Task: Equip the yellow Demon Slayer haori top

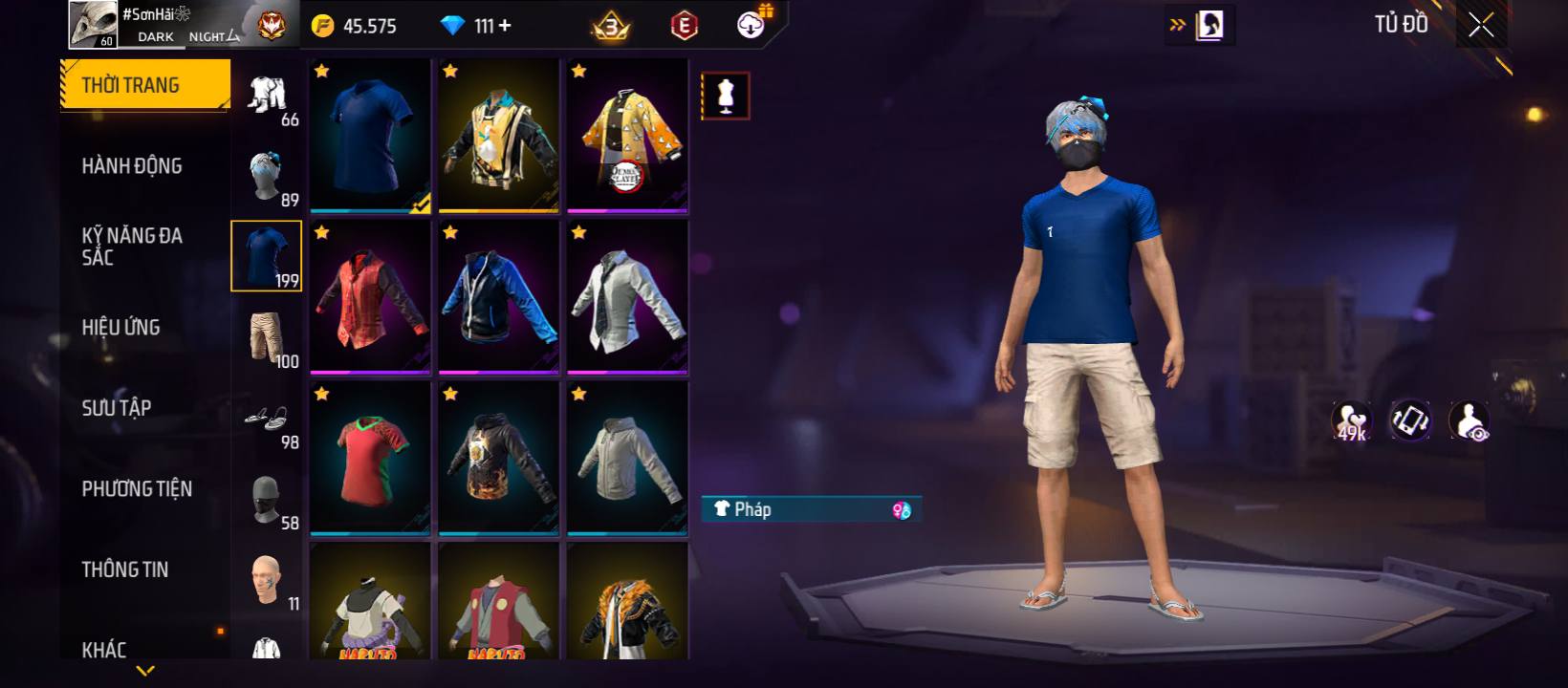Action: point(627,136)
